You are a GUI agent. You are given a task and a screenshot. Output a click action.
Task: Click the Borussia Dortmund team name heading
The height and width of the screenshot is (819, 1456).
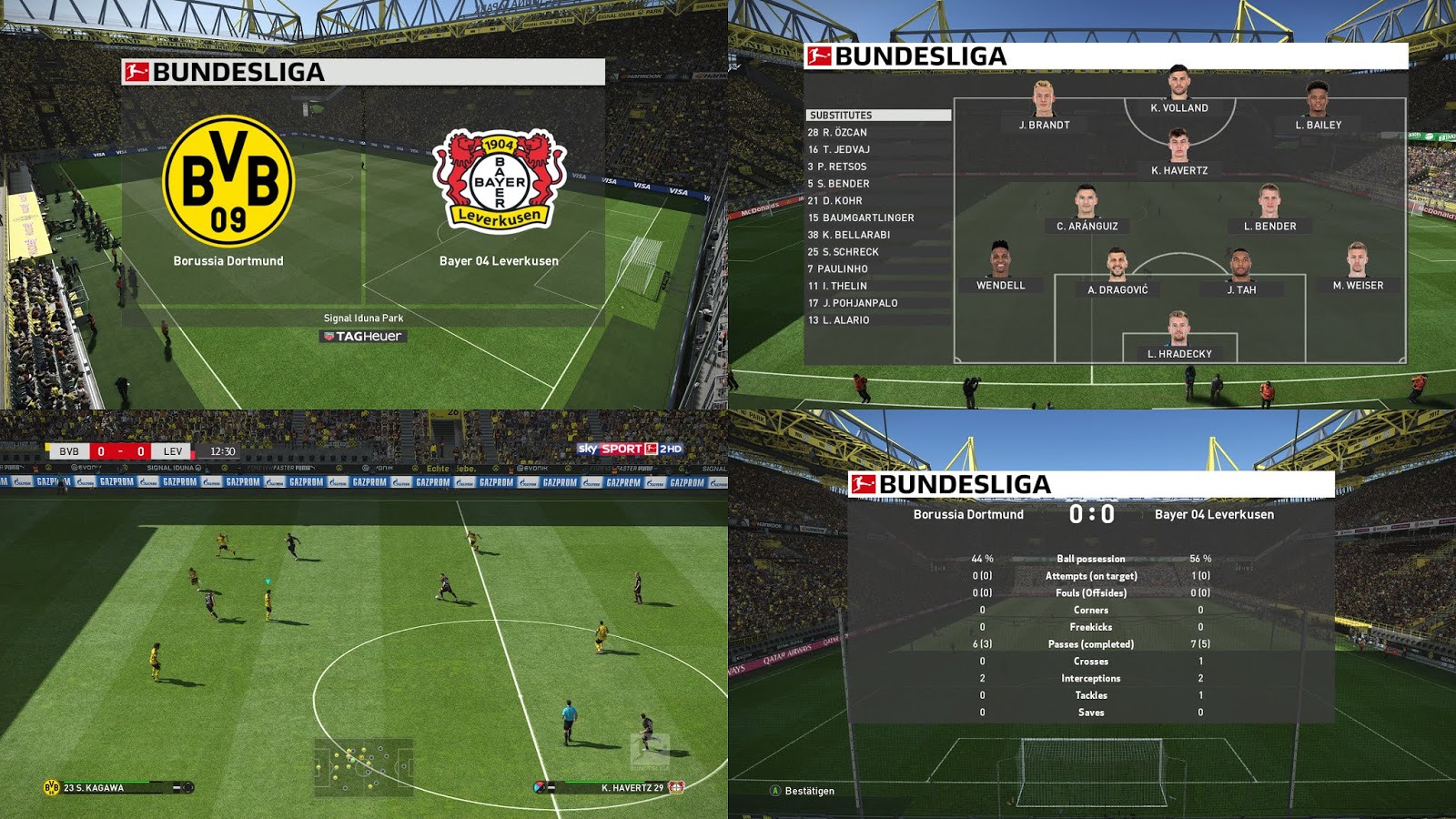click(x=968, y=513)
